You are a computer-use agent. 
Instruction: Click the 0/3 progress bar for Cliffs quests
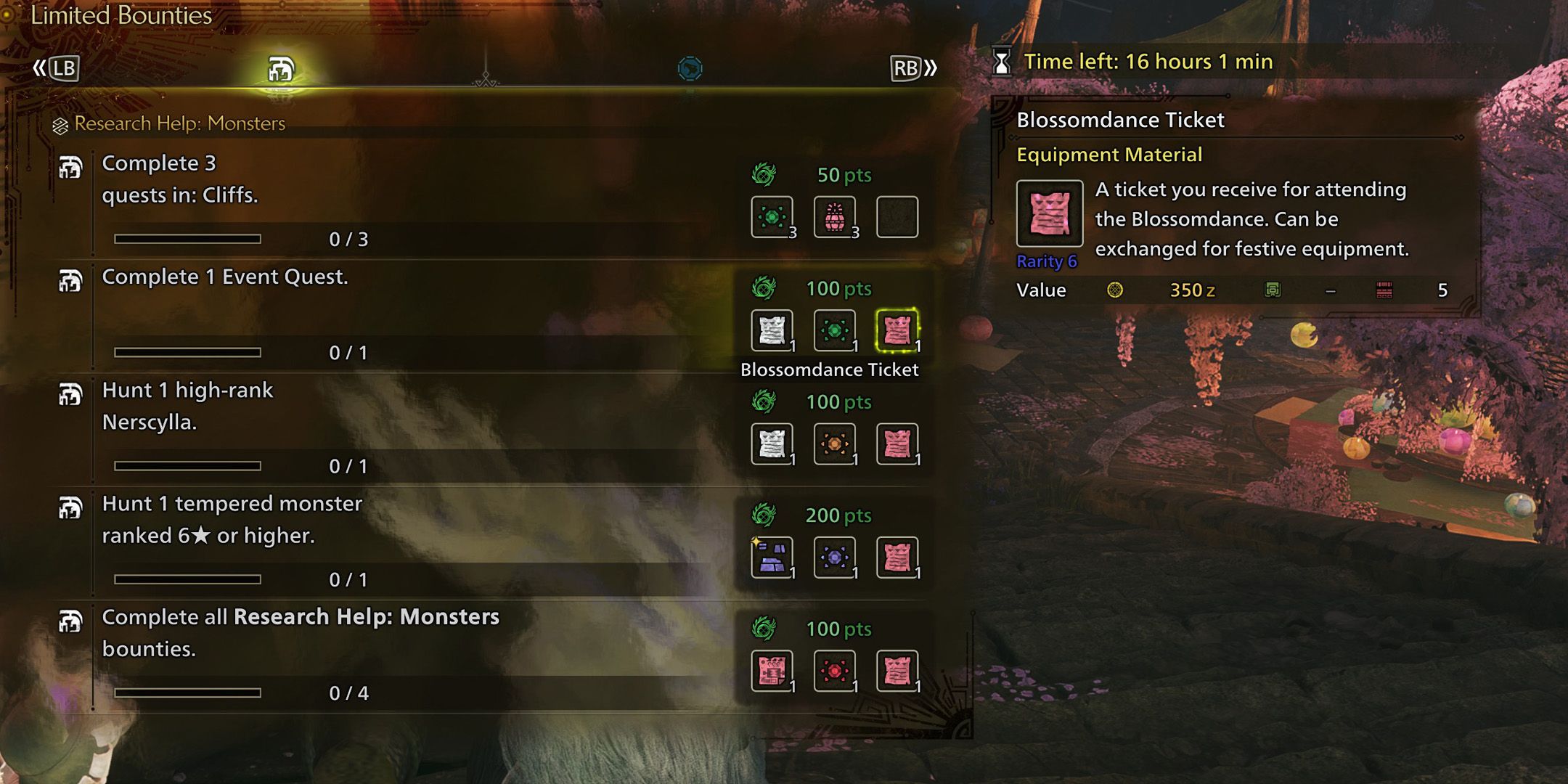pos(189,240)
